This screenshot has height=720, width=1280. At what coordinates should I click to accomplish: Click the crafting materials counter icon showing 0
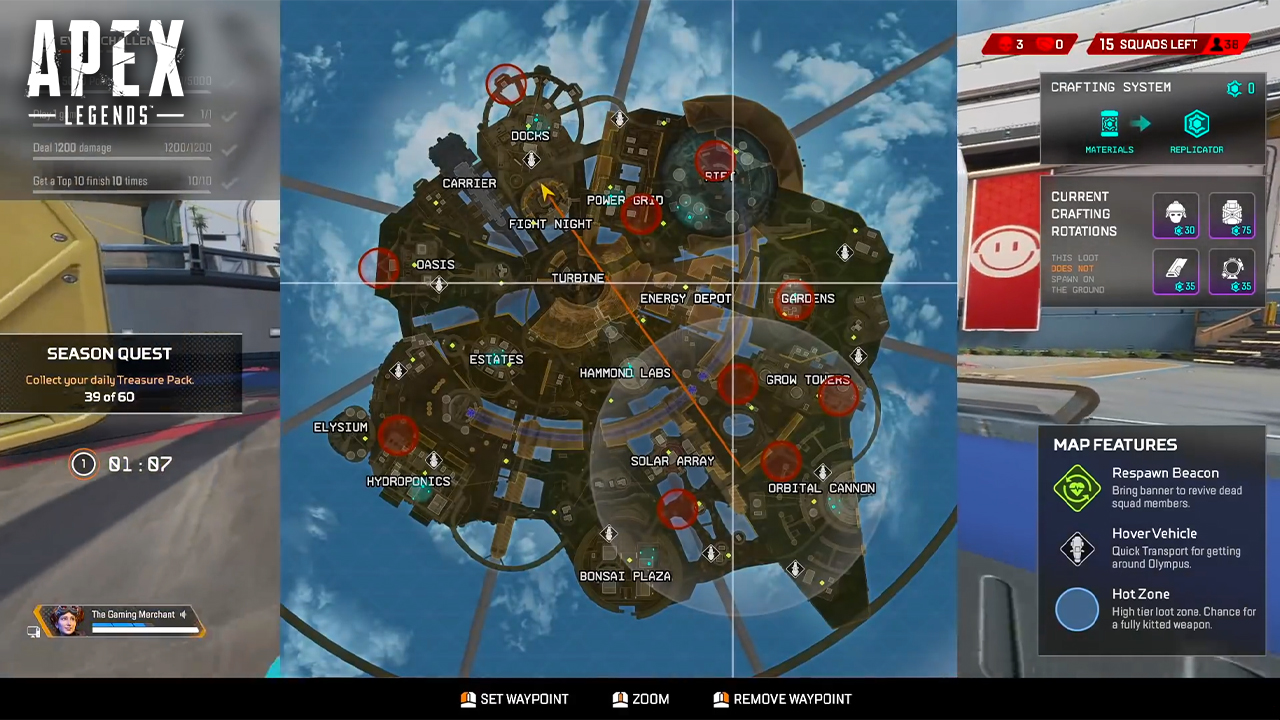(x=1235, y=88)
